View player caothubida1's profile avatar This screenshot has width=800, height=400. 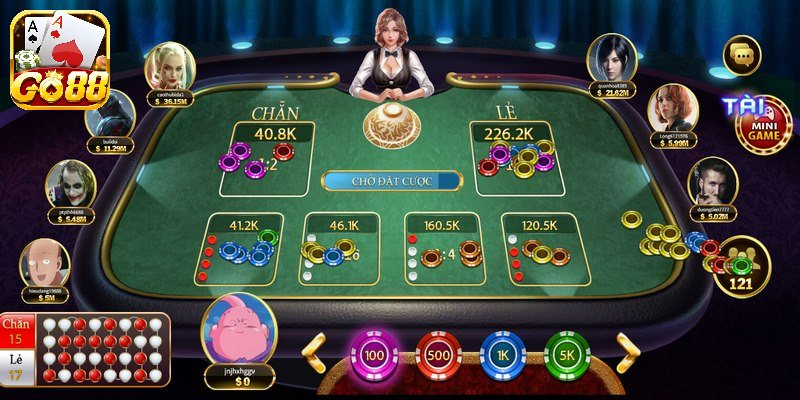pyautogui.click(x=170, y=67)
